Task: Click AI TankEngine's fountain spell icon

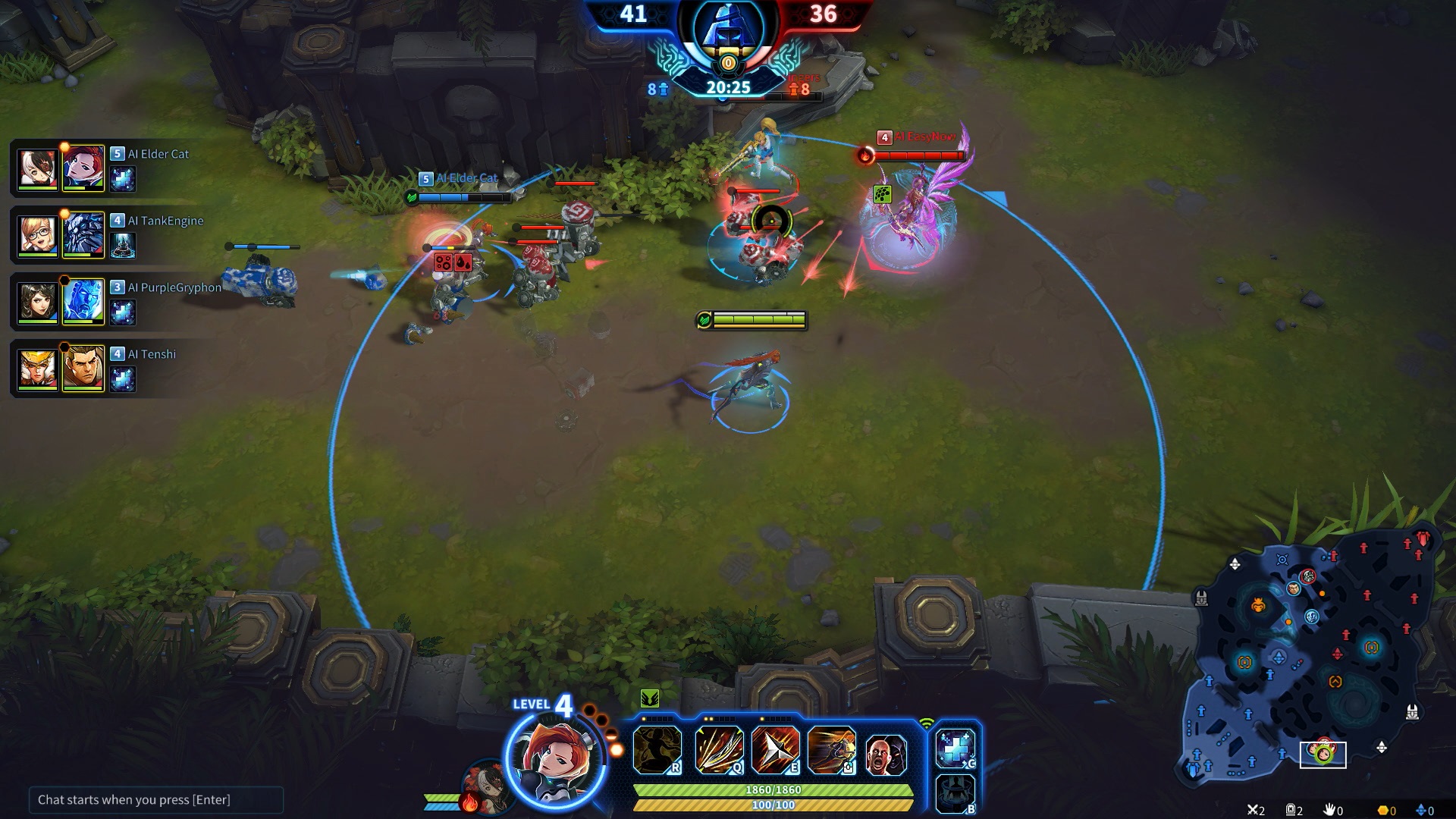Action: pos(123,245)
